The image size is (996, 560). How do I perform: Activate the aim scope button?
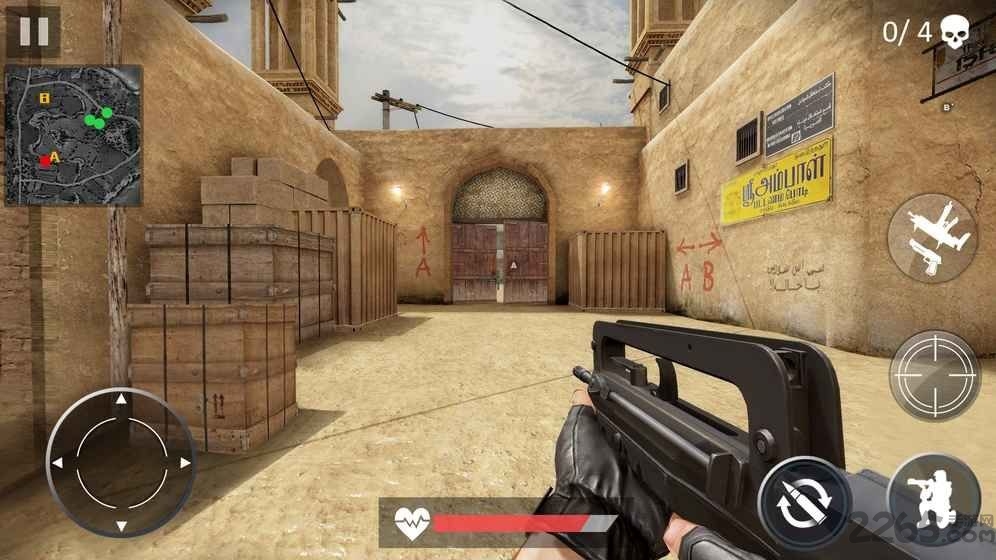pyautogui.click(x=934, y=375)
